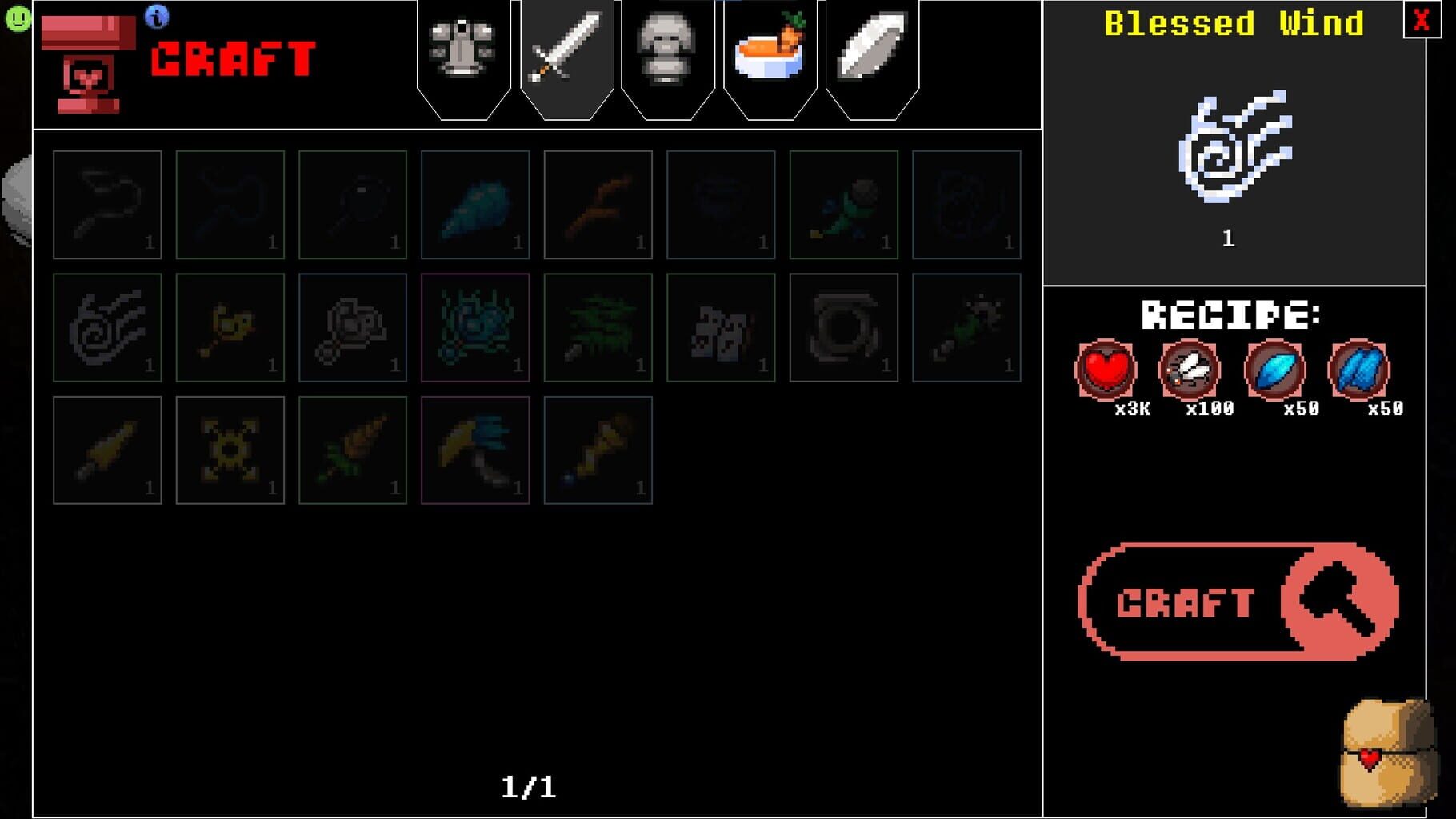Click the blue info icon beside CRAFT title
Viewport: 1456px width, 819px height.
(157, 16)
